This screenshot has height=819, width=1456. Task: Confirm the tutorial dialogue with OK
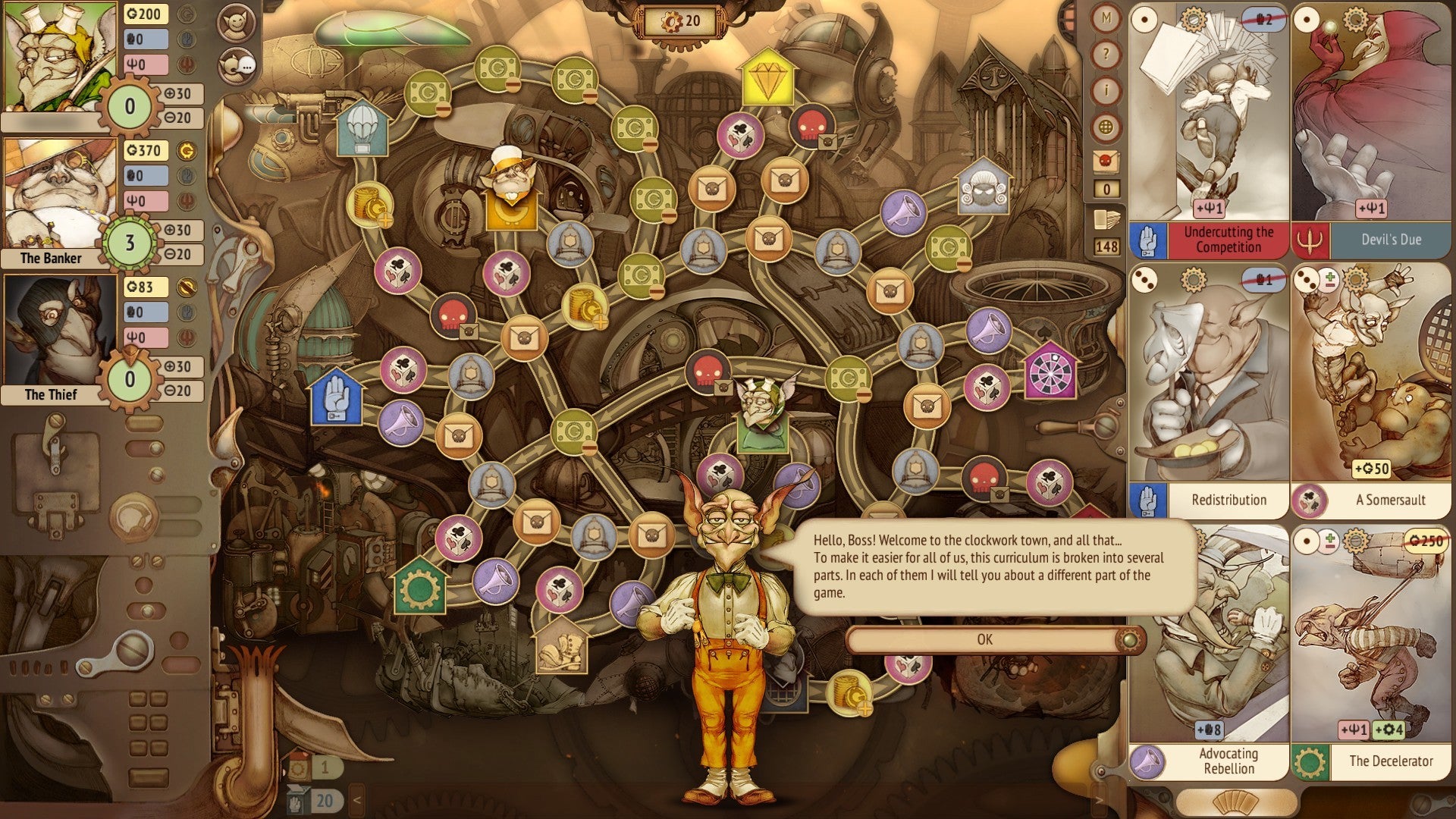coord(984,639)
